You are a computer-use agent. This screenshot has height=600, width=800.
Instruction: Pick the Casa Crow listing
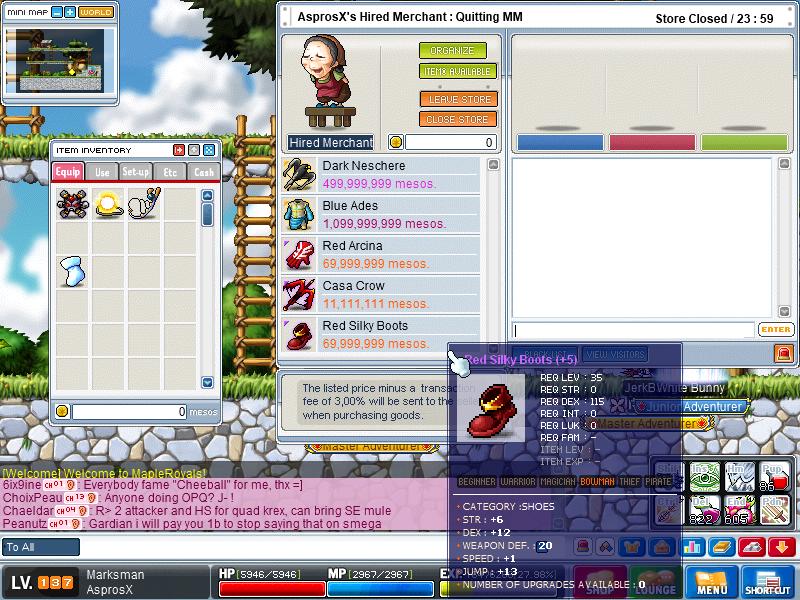pos(381,295)
